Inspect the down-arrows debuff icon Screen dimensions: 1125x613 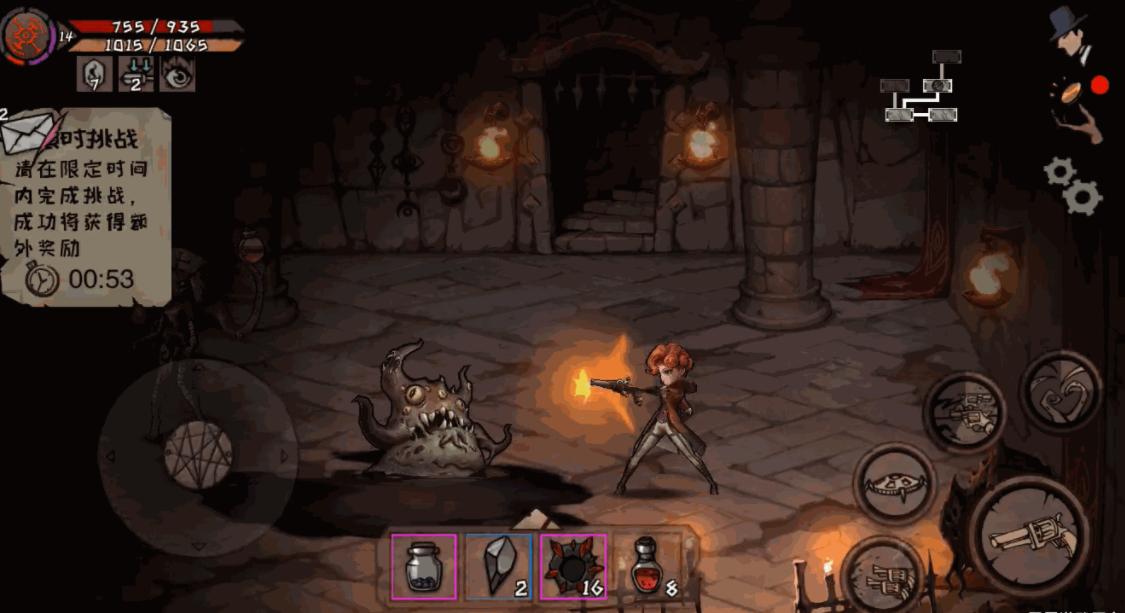[x=136, y=75]
